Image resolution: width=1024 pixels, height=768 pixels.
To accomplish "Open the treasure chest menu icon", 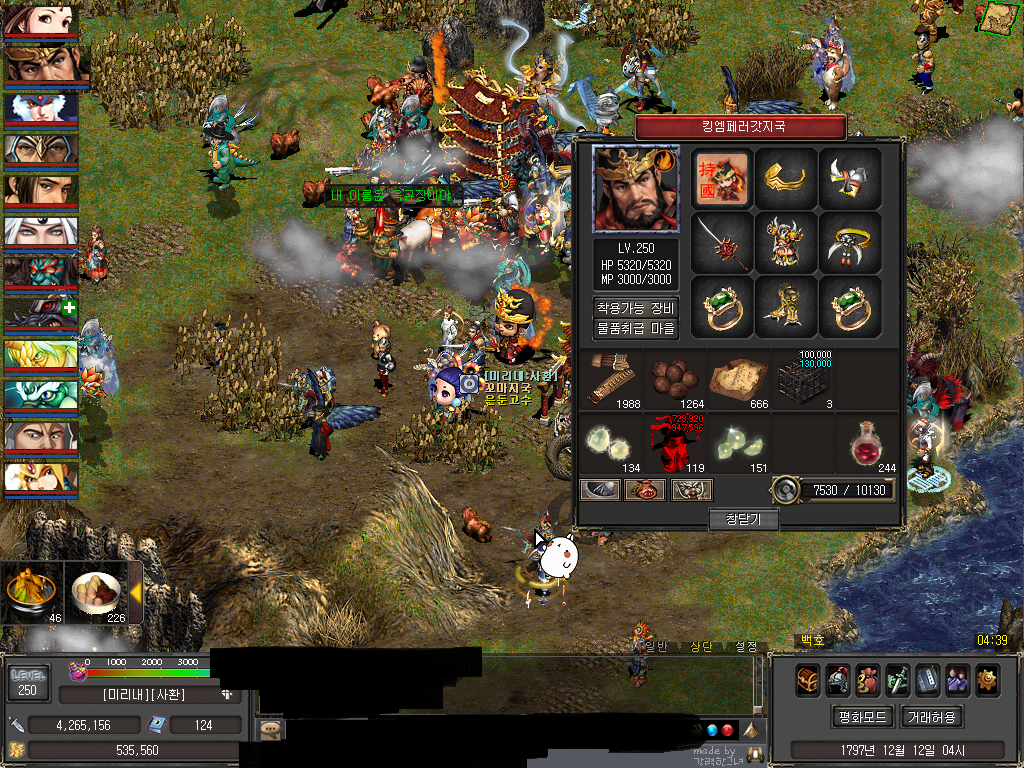I will [808, 679].
